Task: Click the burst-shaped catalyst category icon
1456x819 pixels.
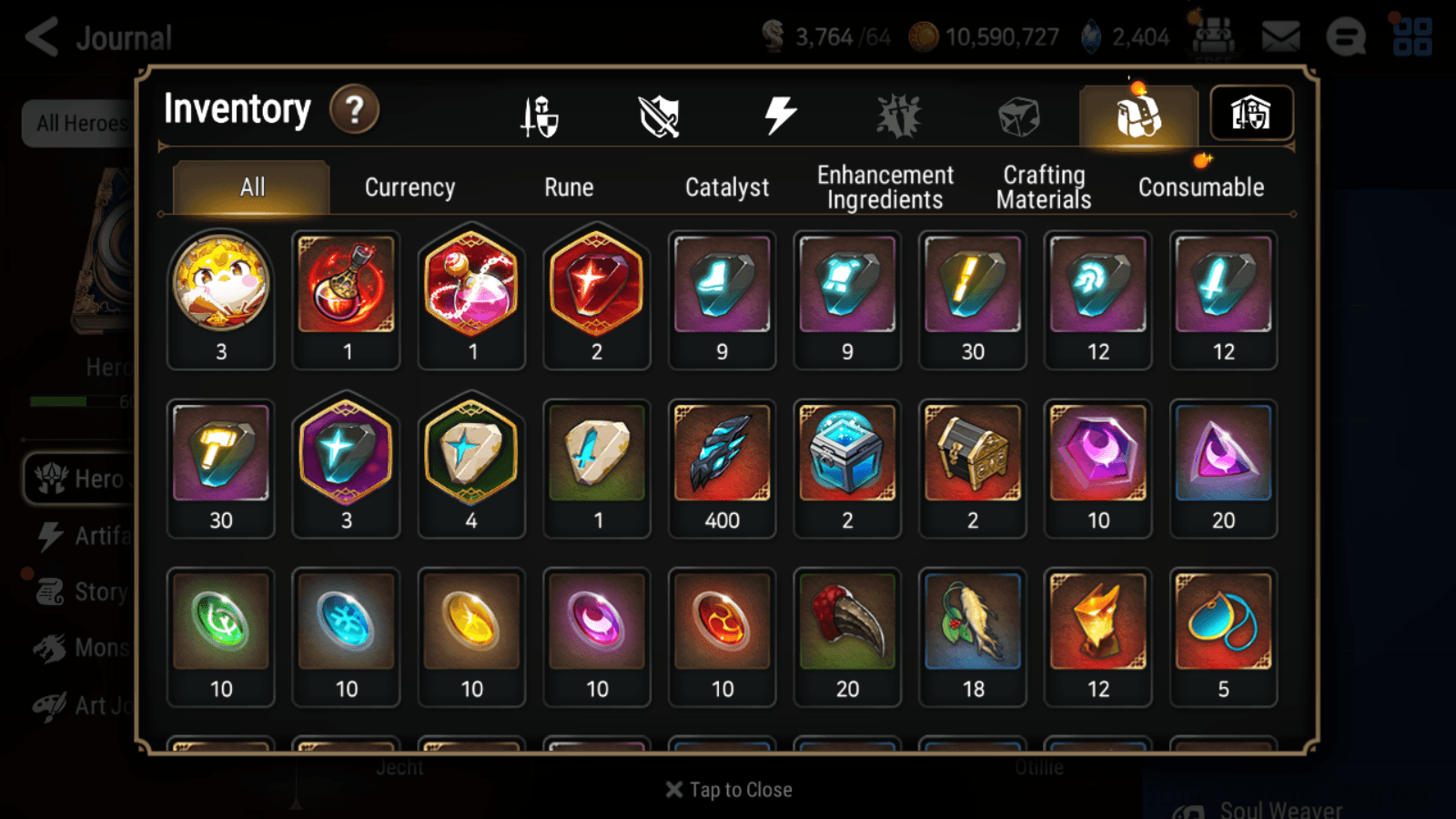Action: tap(899, 113)
